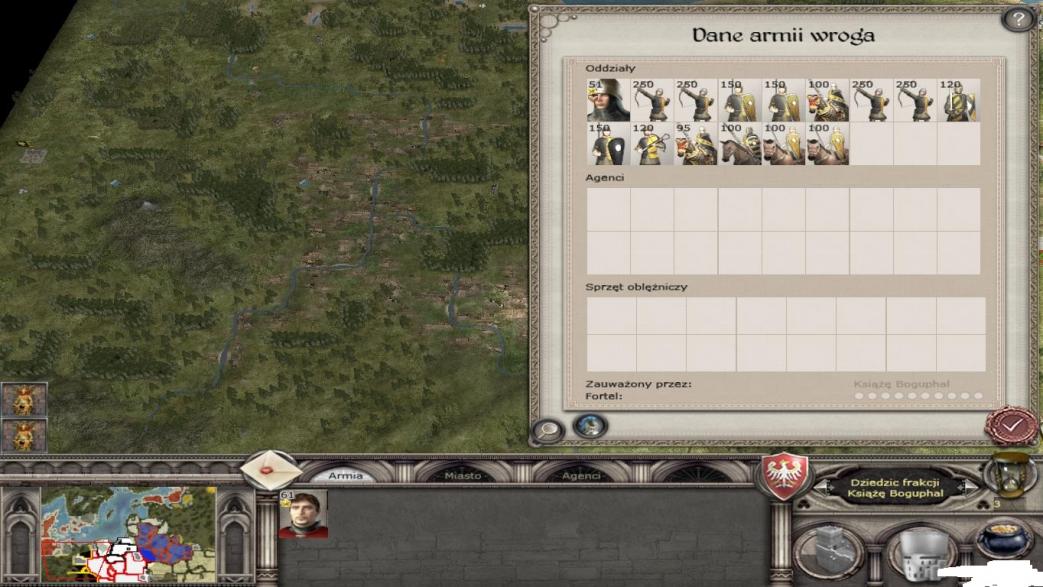The width and height of the screenshot is (1043, 587).
Task: Select the enemy general unit card
Action: 608,101
